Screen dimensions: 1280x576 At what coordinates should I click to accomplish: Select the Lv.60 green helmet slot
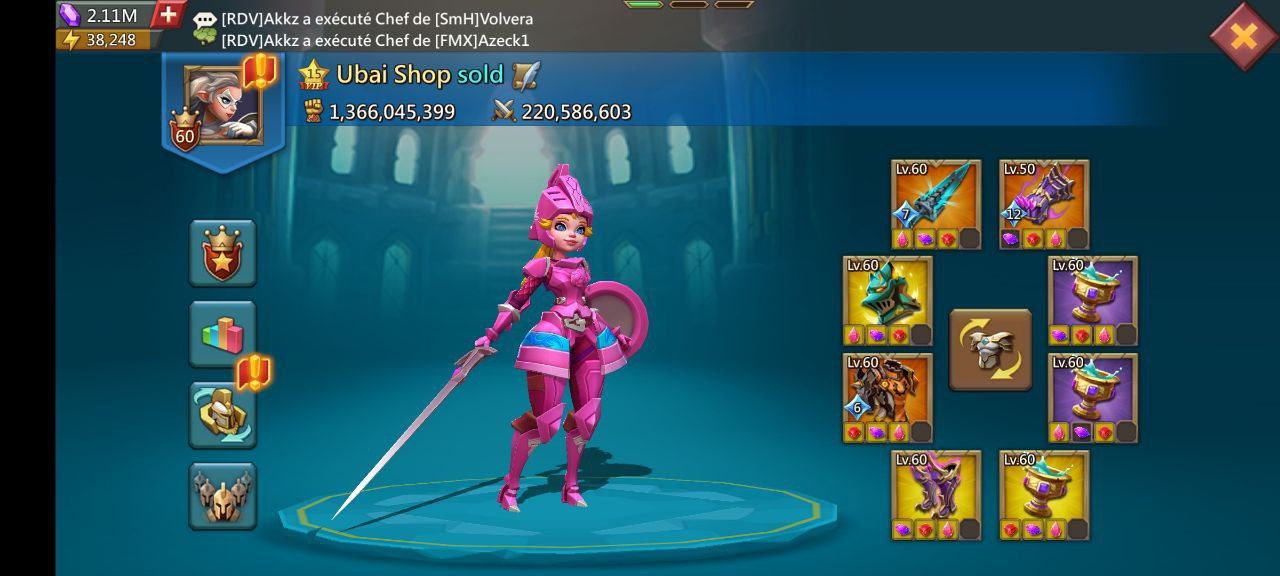(x=888, y=301)
